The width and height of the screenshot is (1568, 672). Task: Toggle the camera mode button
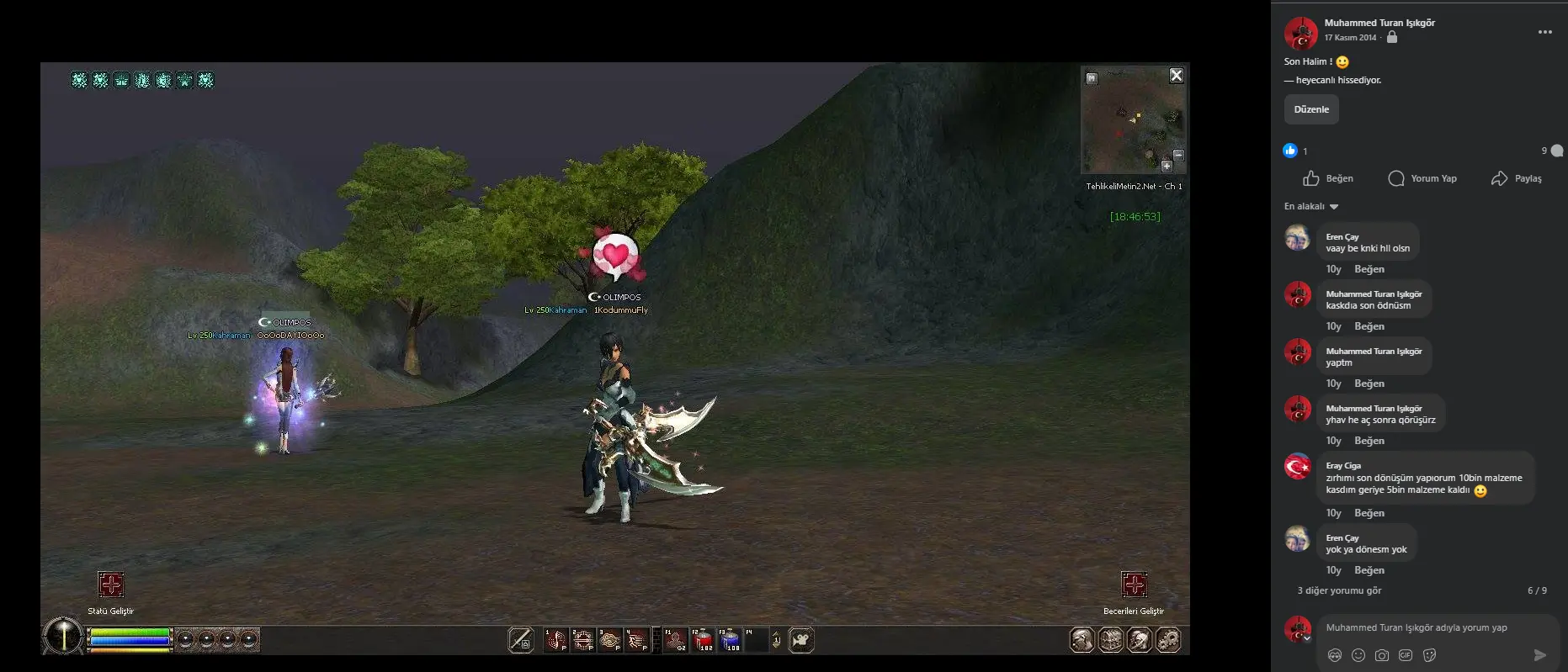coord(801,641)
